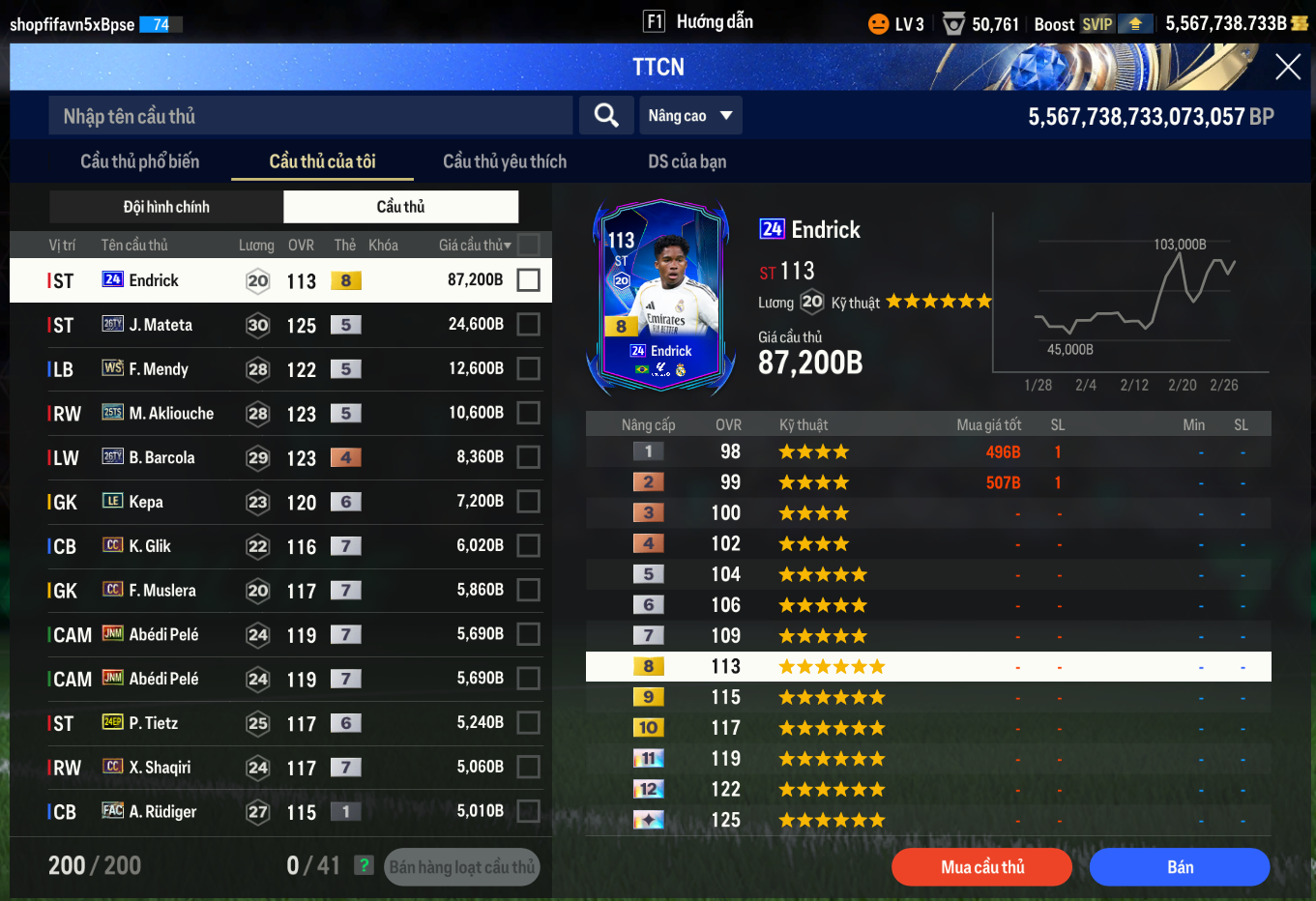This screenshot has height=901, width=1316.
Task: Open the Nâng cao dropdown
Action: (x=690, y=116)
